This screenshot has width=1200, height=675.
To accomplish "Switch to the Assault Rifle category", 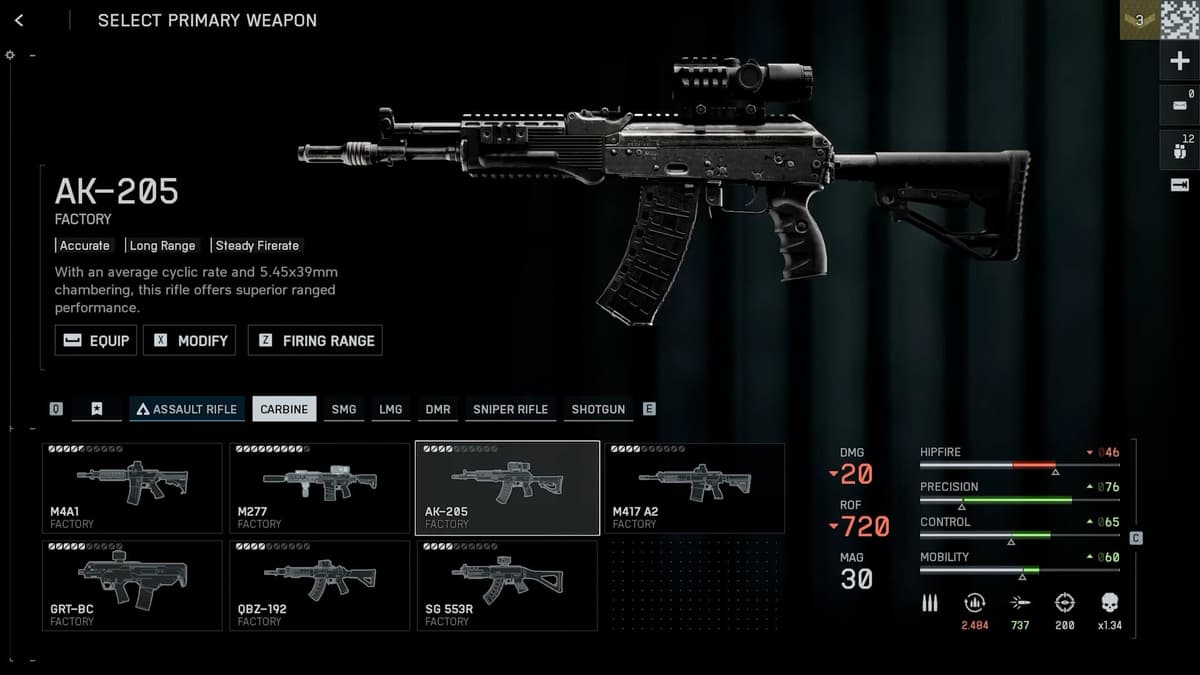I will pyautogui.click(x=186, y=409).
